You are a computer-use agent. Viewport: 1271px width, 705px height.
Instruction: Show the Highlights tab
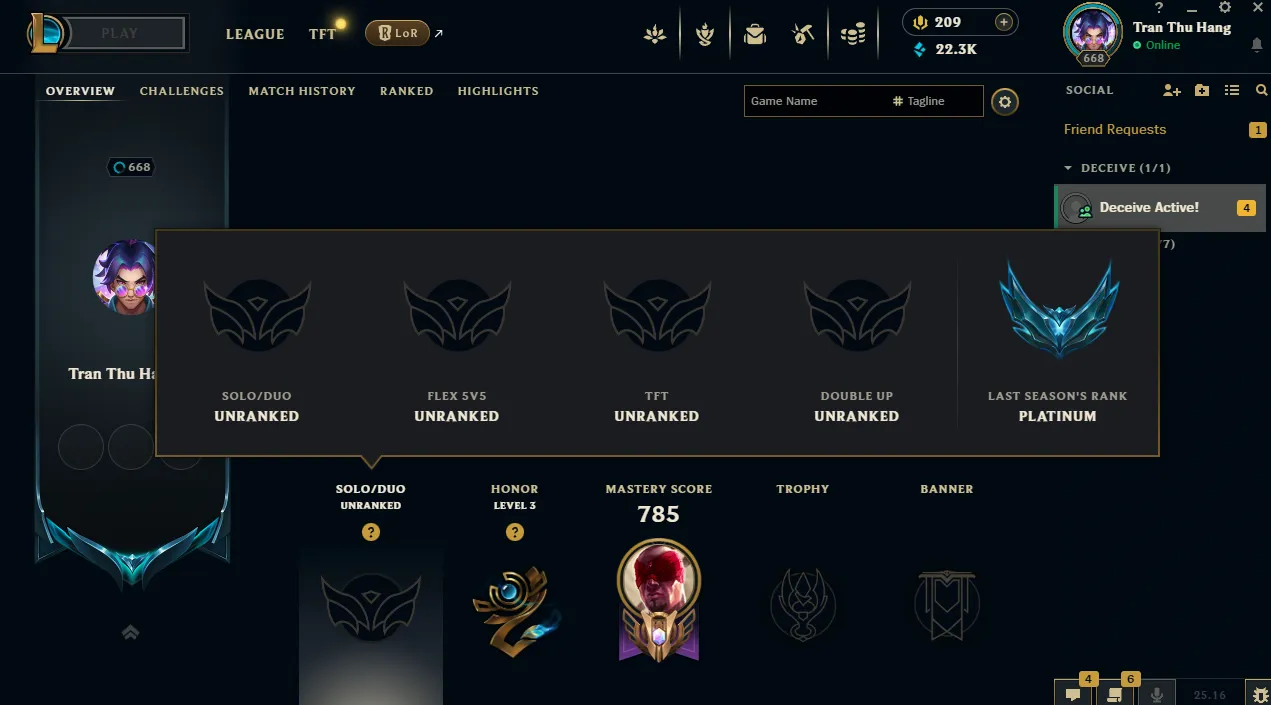tap(498, 91)
